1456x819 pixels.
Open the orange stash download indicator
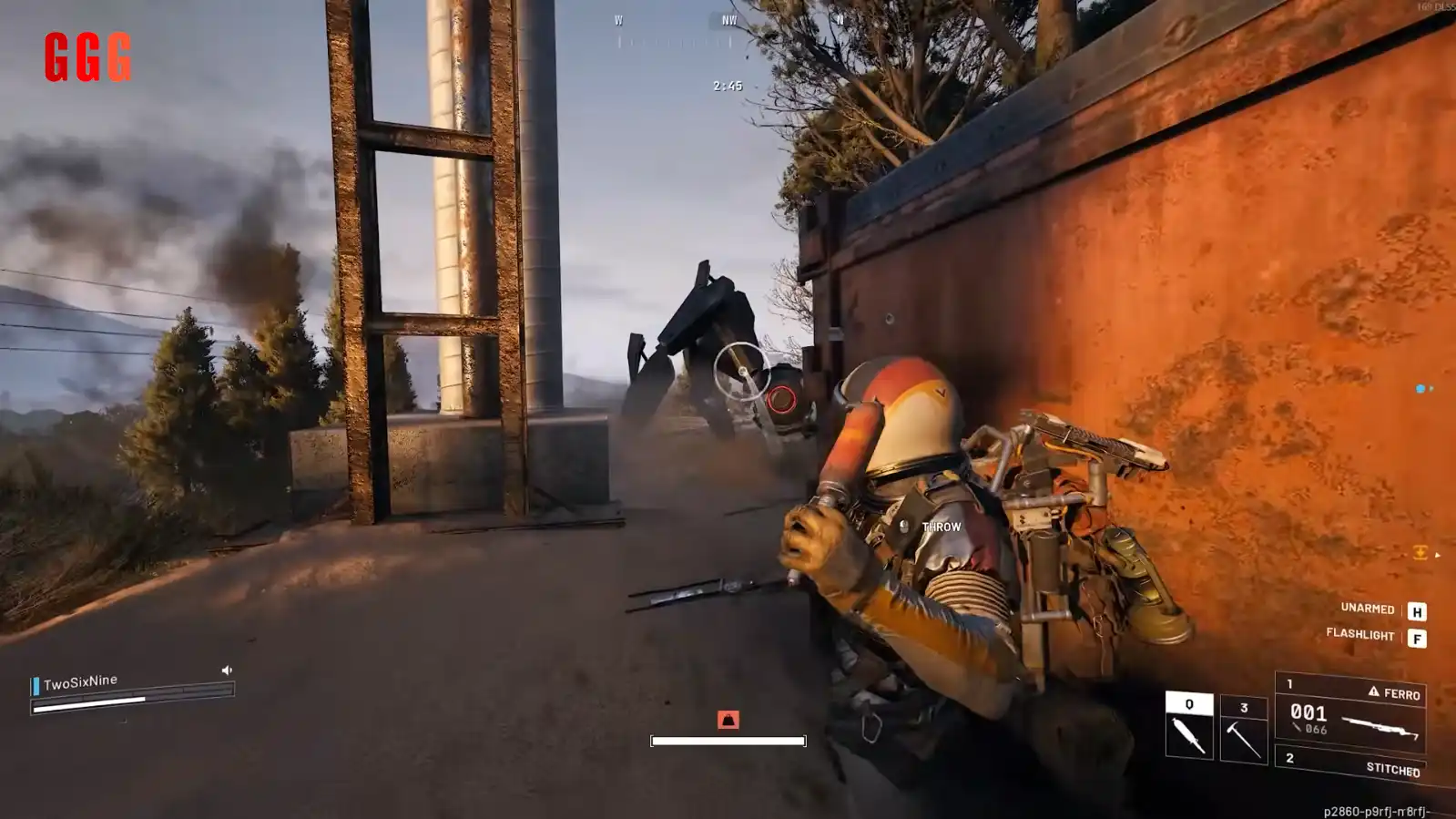(1419, 553)
